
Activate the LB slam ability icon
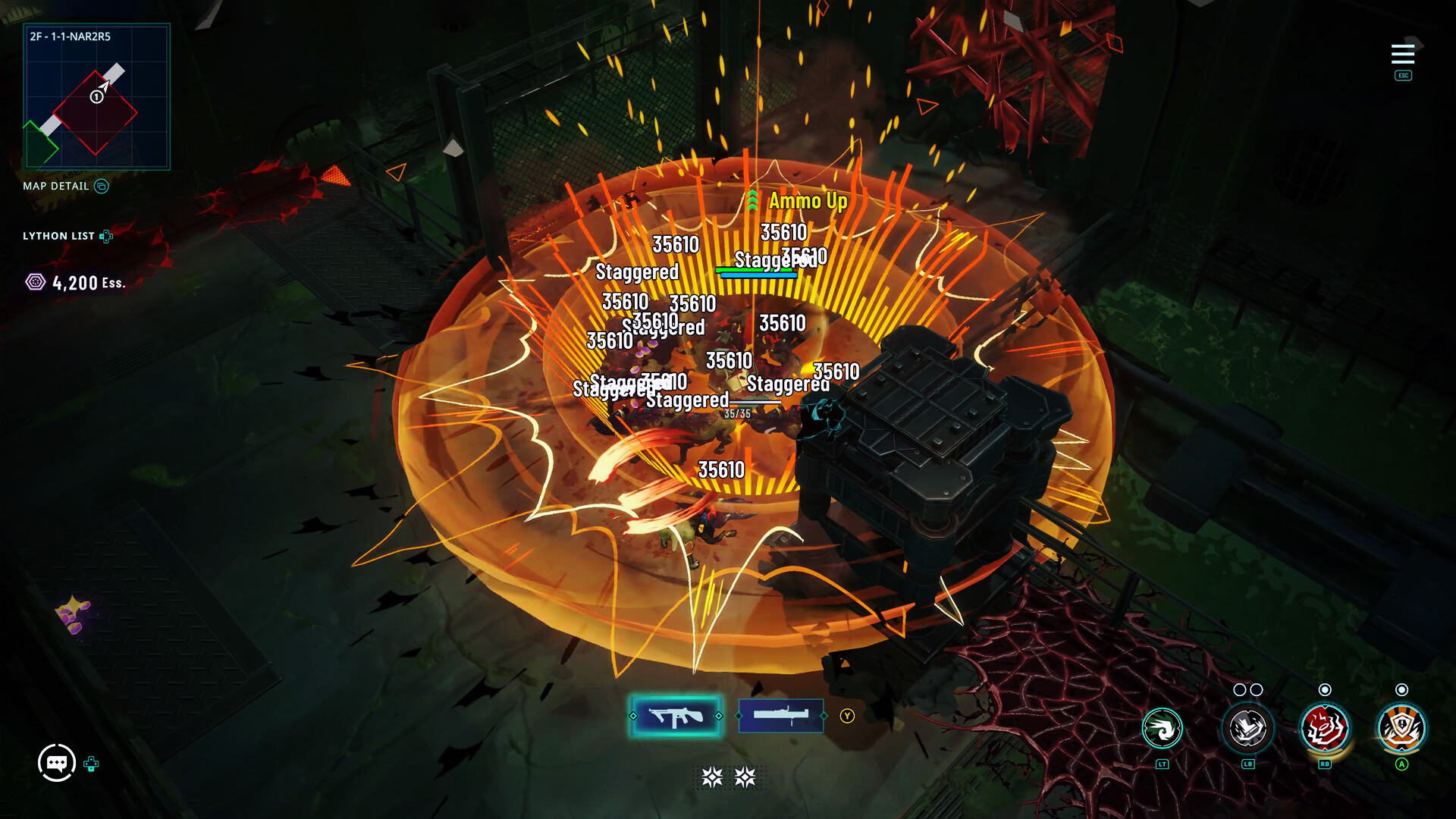pos(1247,728)
